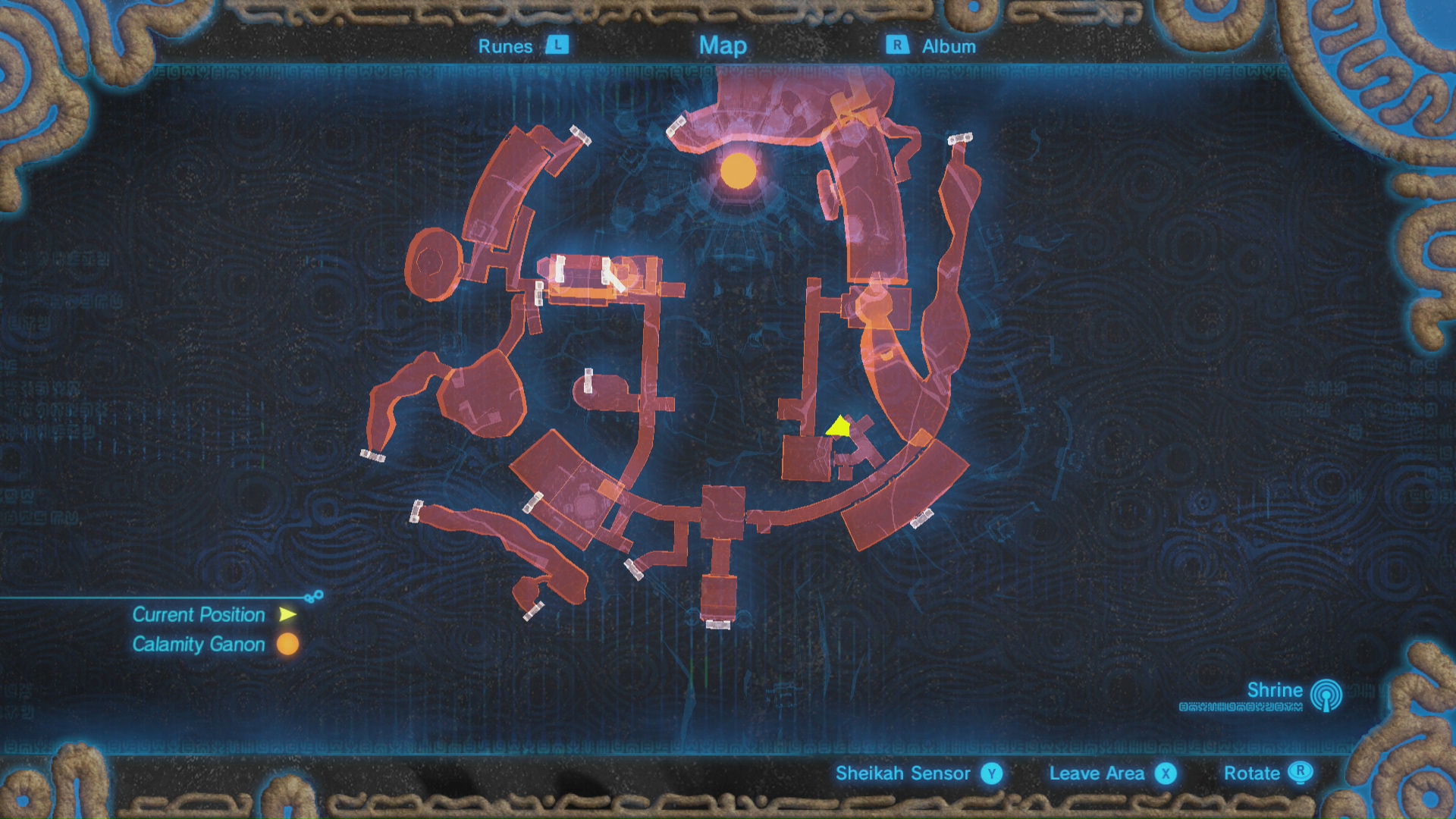The width and height of the screenshot is (1456, 819).
Task: Click the arrow symbol in Current Position legend
Action: click(286, 615)
